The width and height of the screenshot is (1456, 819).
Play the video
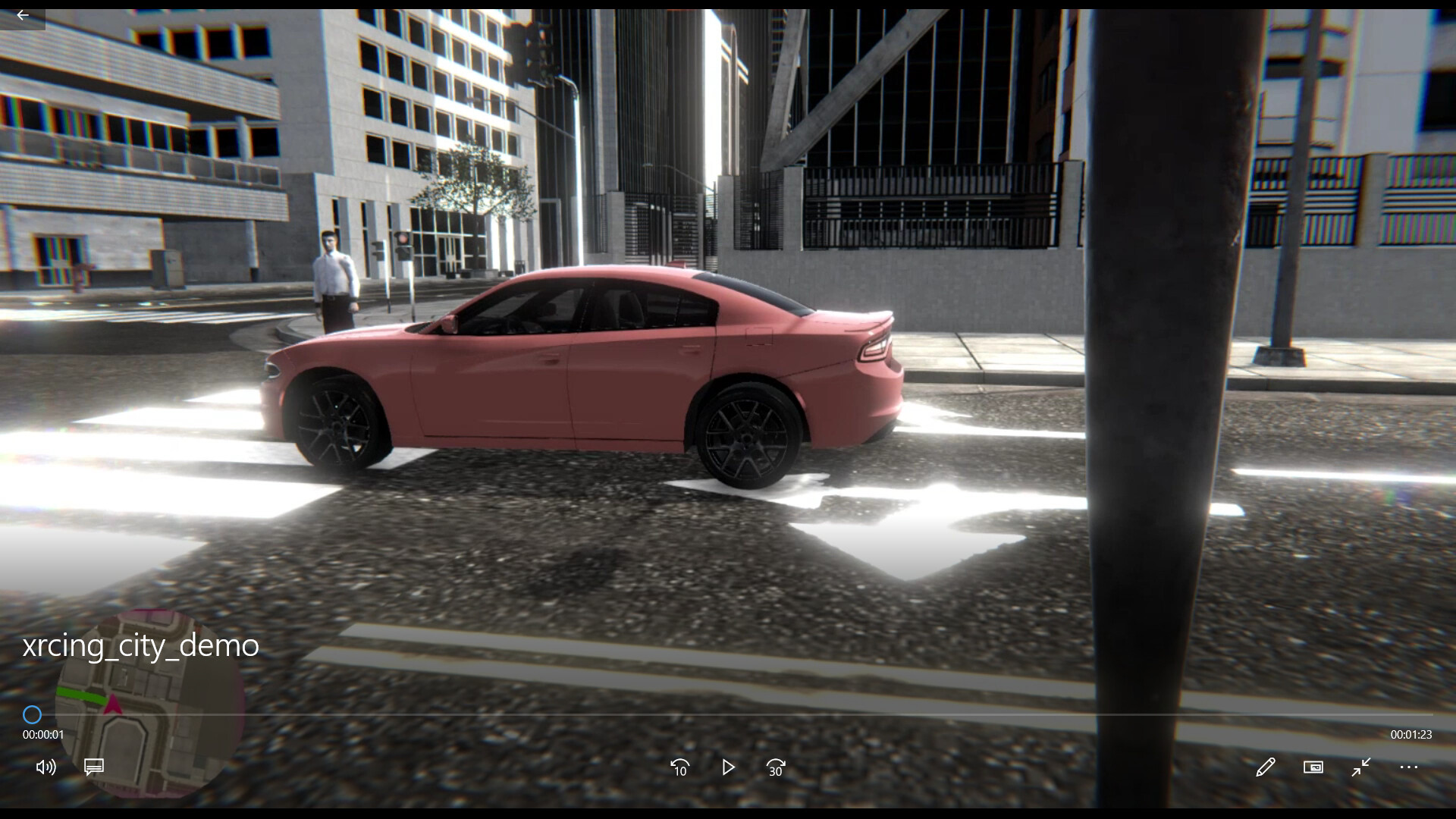click(x=728, y=767)
